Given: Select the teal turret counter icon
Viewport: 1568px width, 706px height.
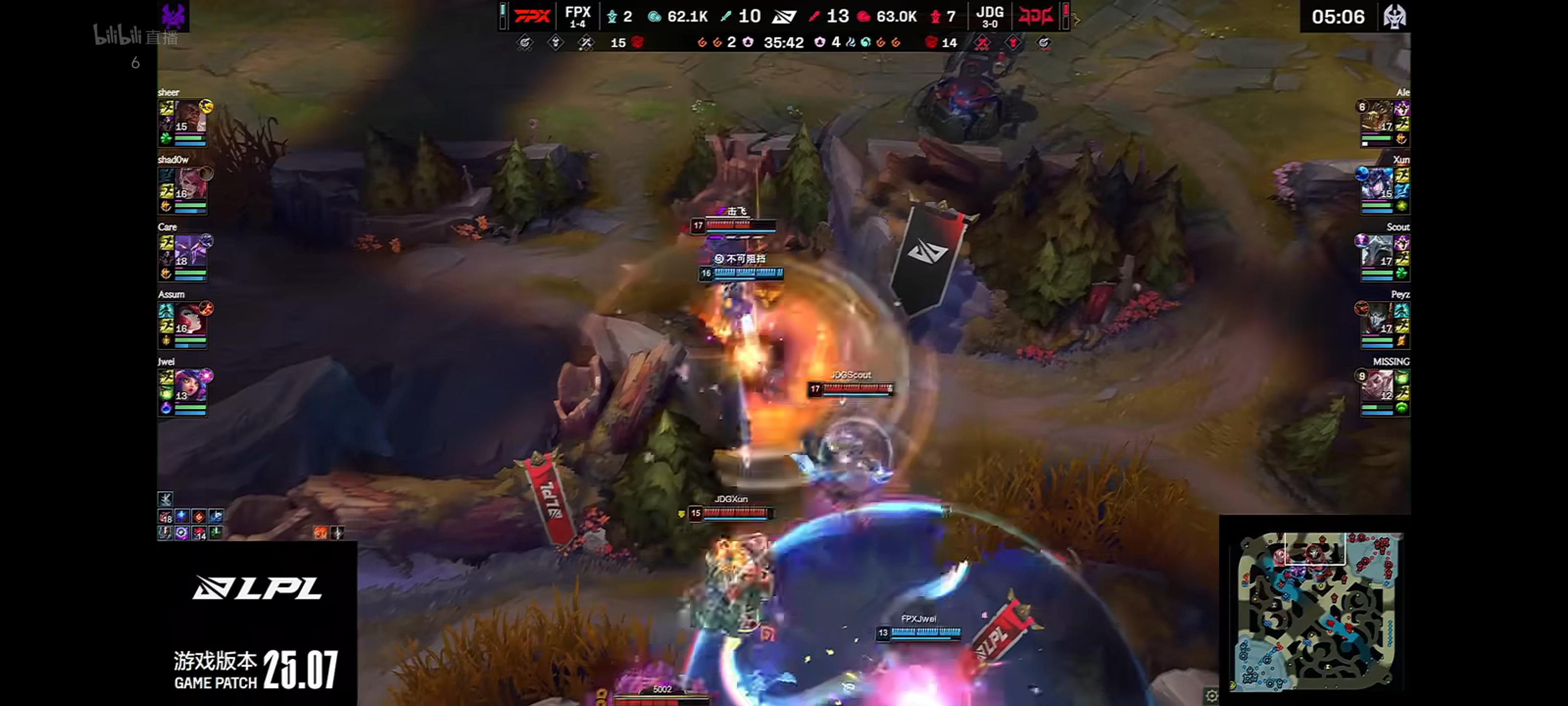Looking at the screenshot, I should [x=612, y=17].
